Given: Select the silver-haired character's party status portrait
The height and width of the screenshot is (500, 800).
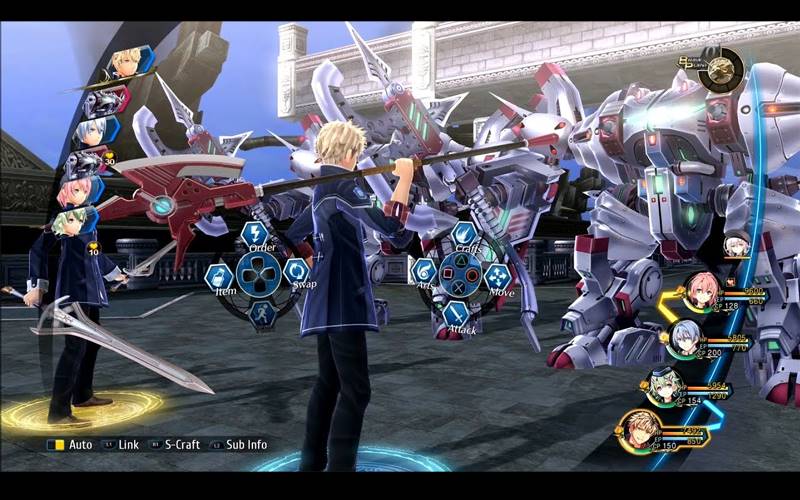Looking at the screenshot, I should point(684,336).
